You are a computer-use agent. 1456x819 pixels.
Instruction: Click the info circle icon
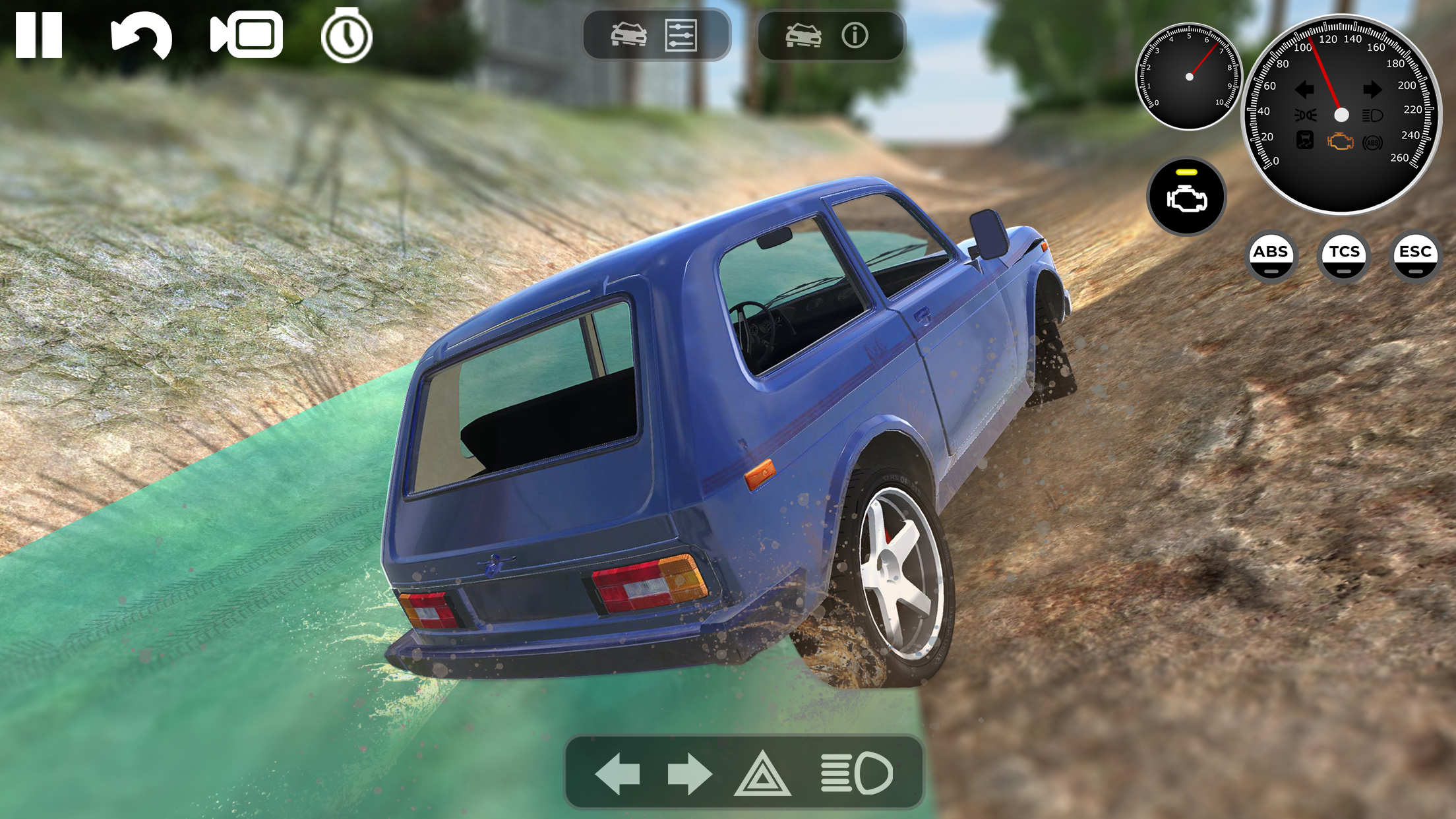(855, 36)
